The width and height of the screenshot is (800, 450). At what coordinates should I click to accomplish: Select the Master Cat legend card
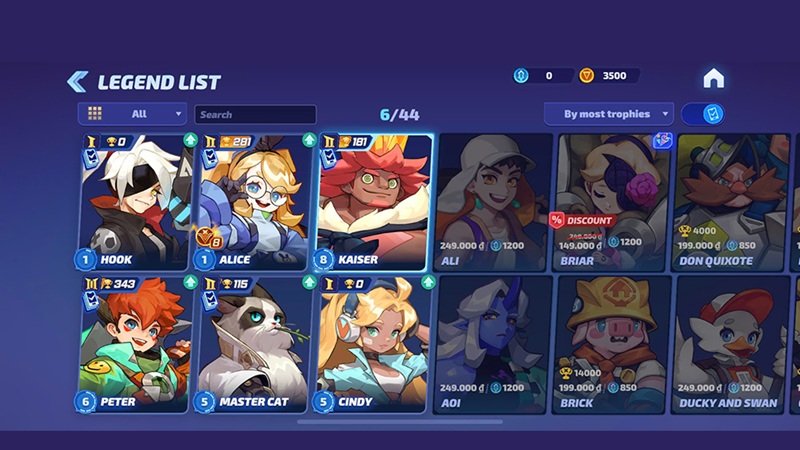click(254, 344)
